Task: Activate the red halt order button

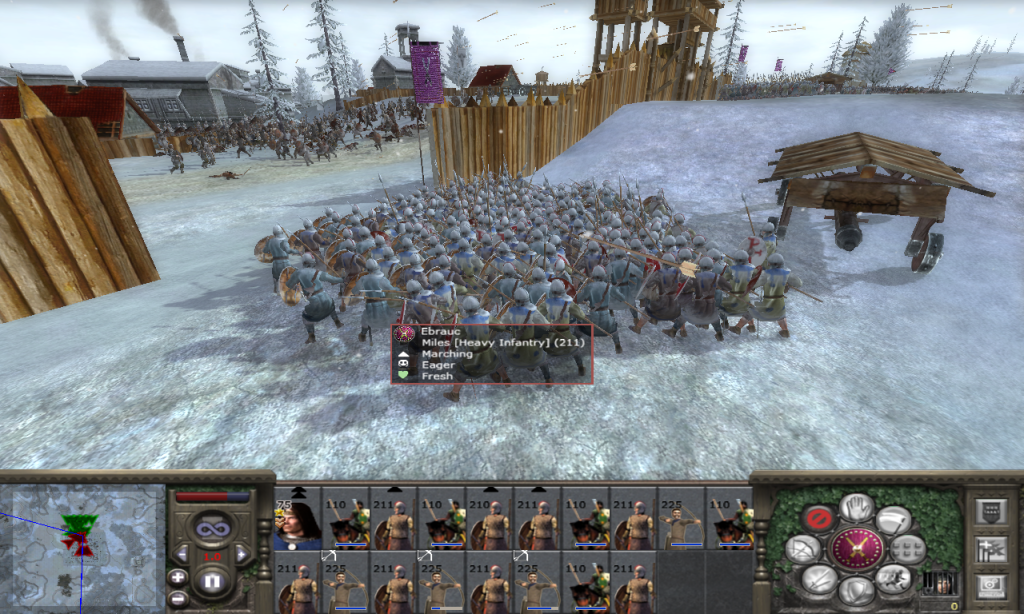Action: [x=818, y=519]
